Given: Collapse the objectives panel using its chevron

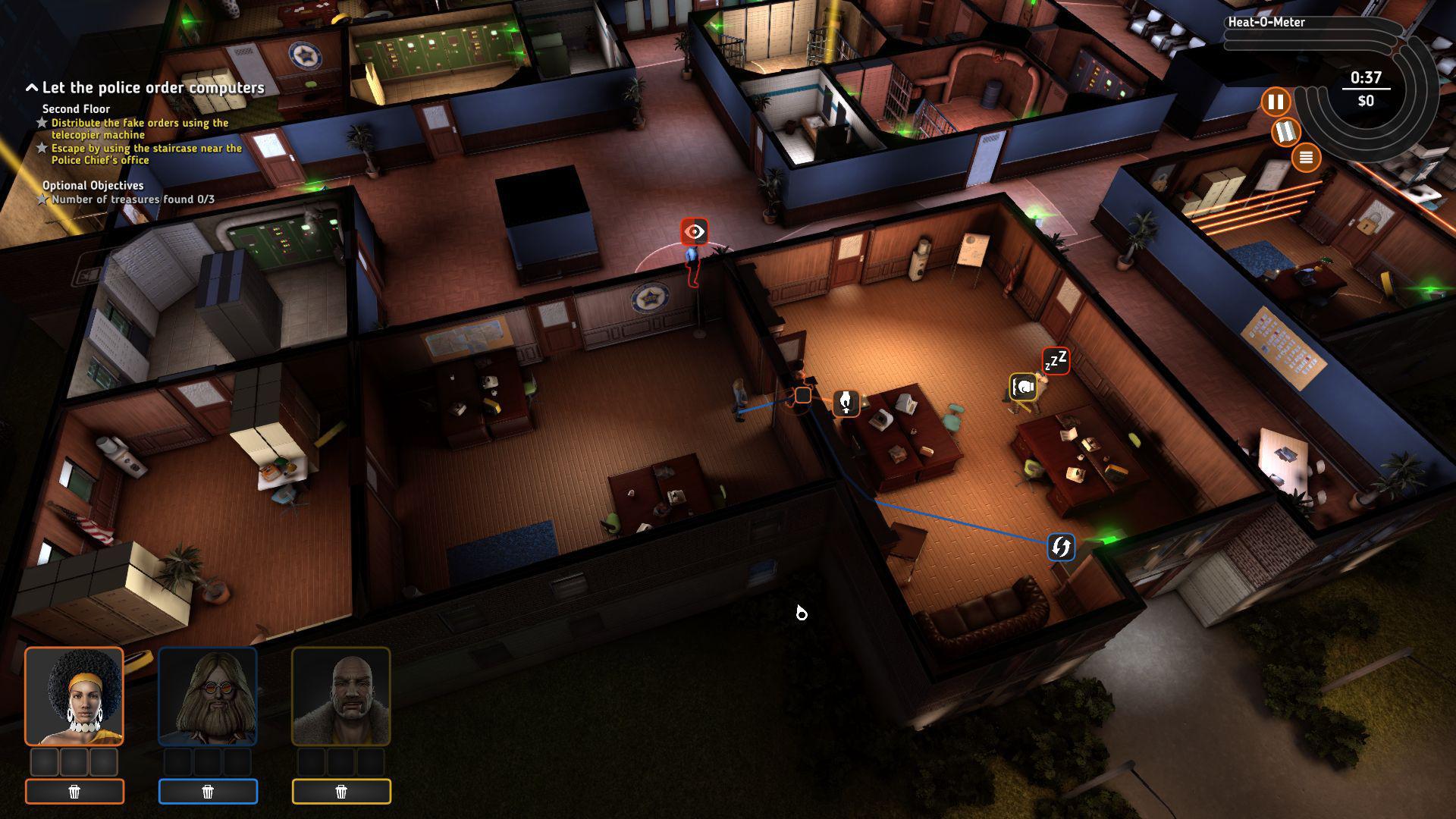Looking at the screenshot, I should point(31,86).
